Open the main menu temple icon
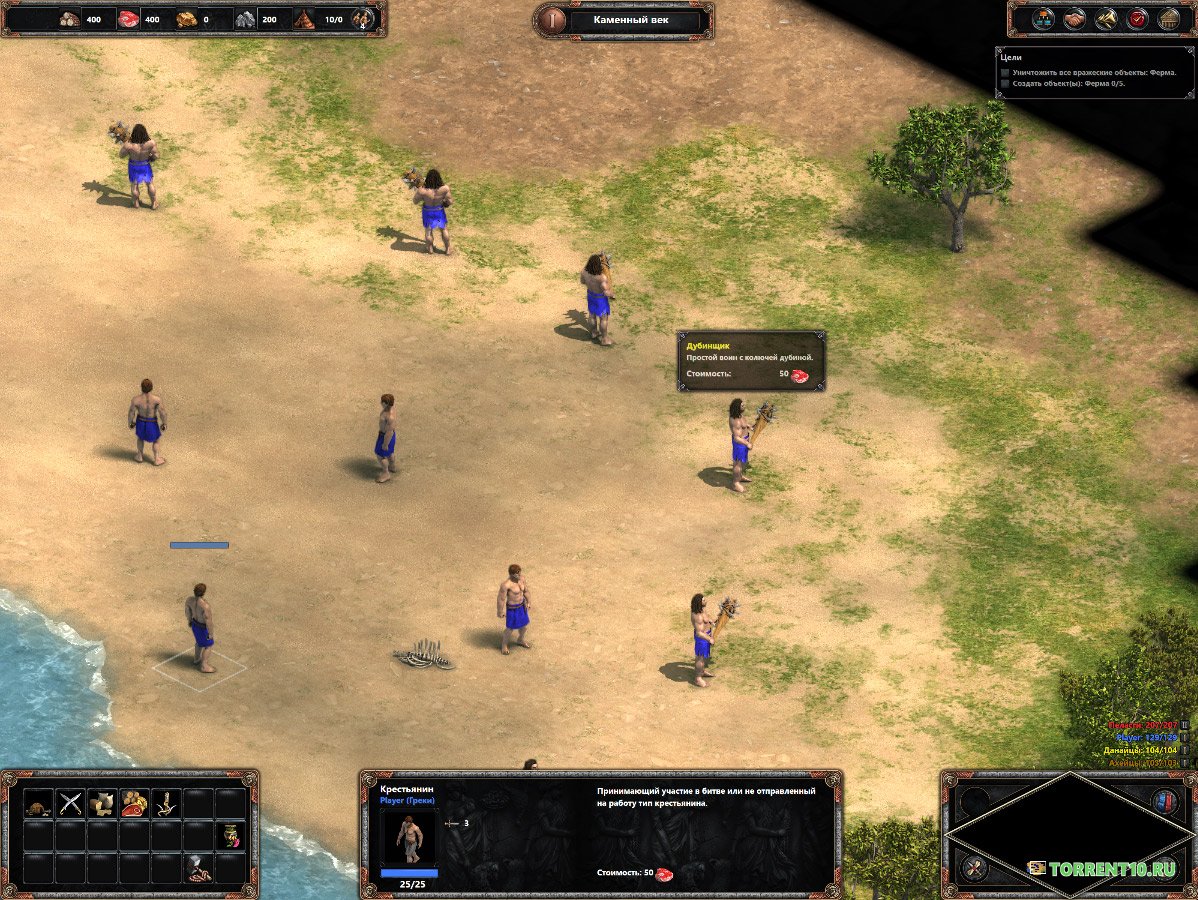This screenshot has width=1198, height=900. (x=1168, y=19)
